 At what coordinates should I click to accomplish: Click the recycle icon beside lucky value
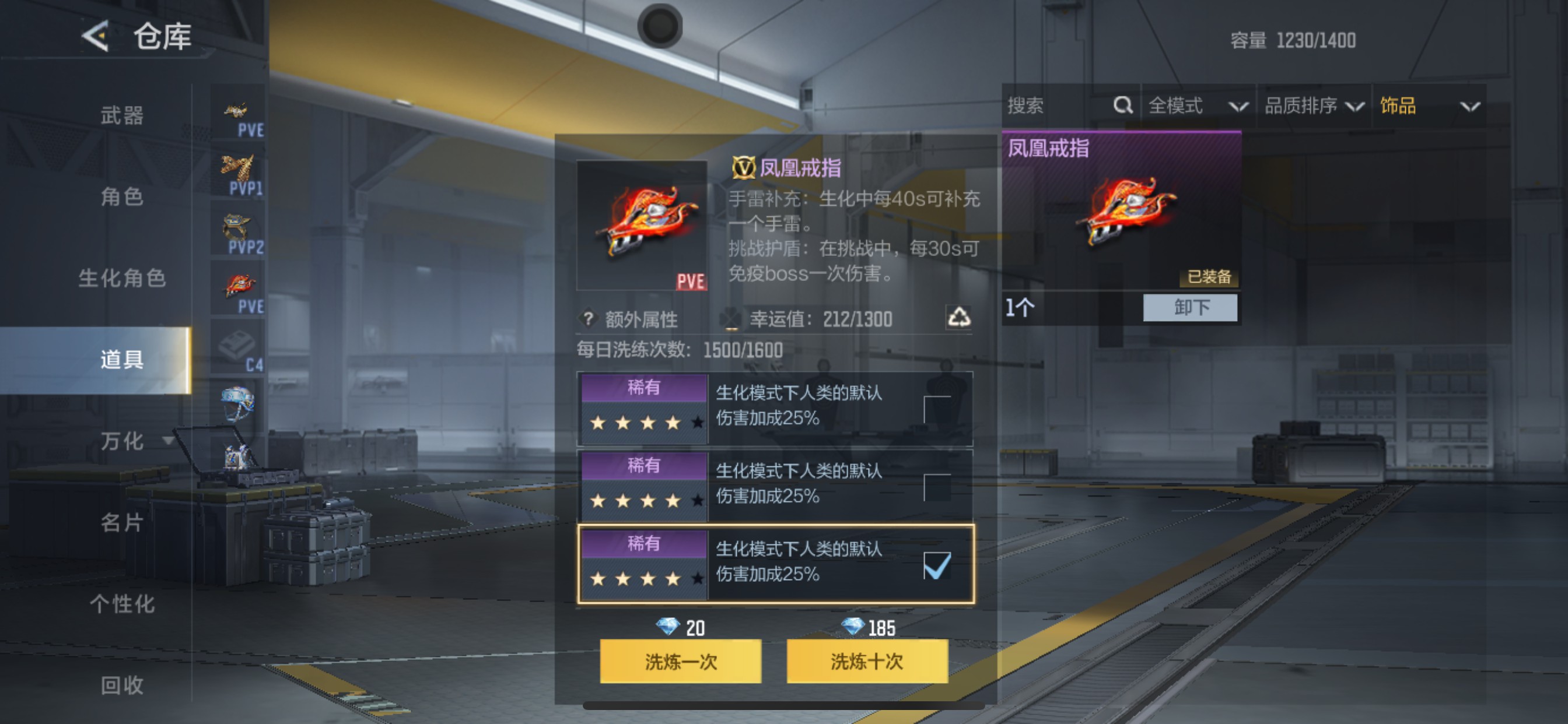962,319
